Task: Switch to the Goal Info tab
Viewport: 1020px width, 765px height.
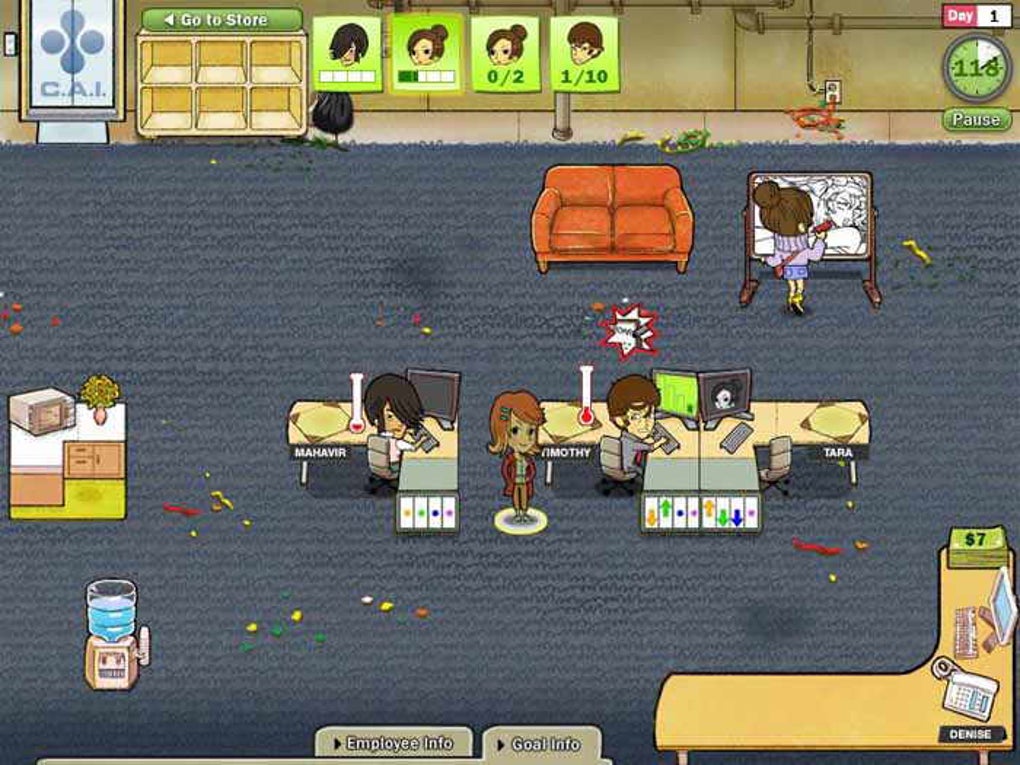Action: (x=543, y=744)
